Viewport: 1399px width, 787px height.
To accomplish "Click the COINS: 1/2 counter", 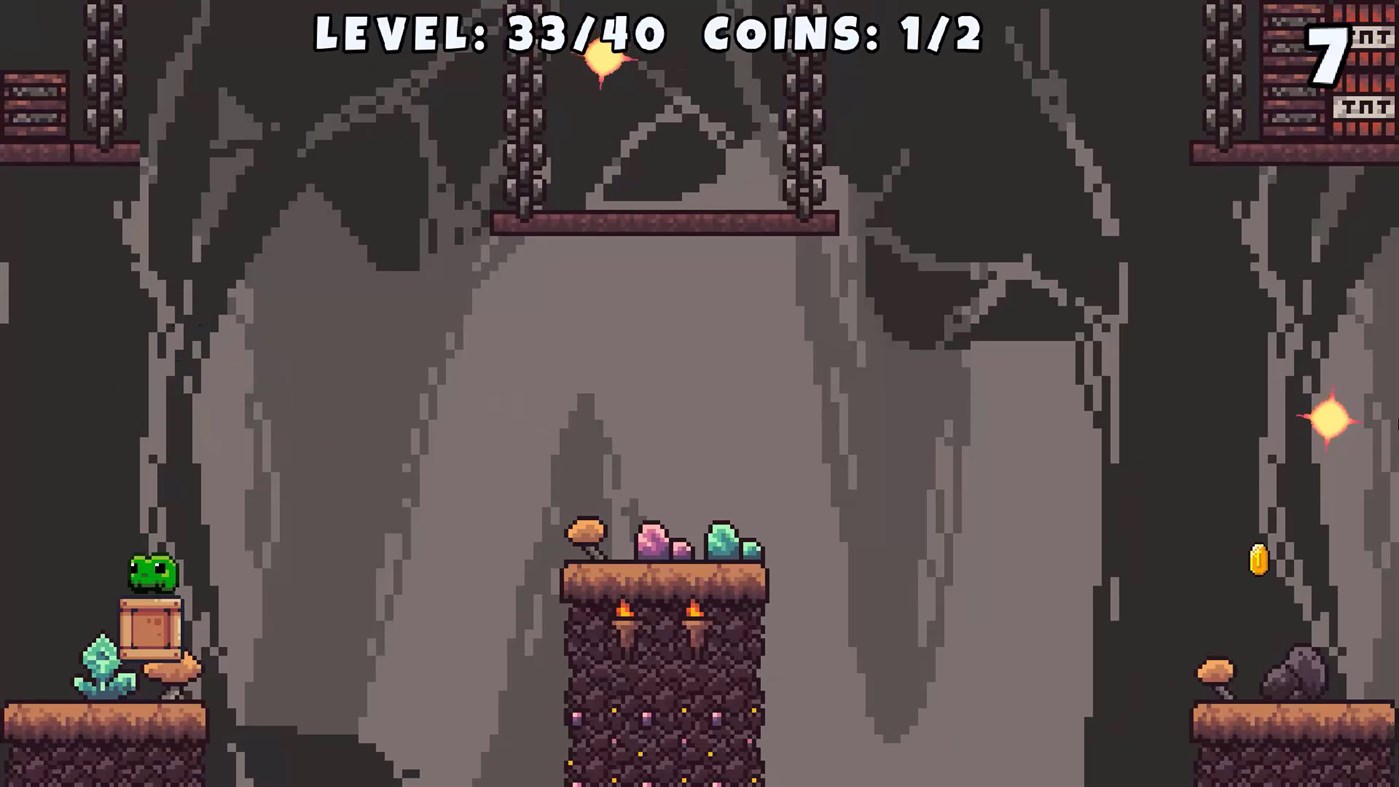I will [x=843, y=35].
